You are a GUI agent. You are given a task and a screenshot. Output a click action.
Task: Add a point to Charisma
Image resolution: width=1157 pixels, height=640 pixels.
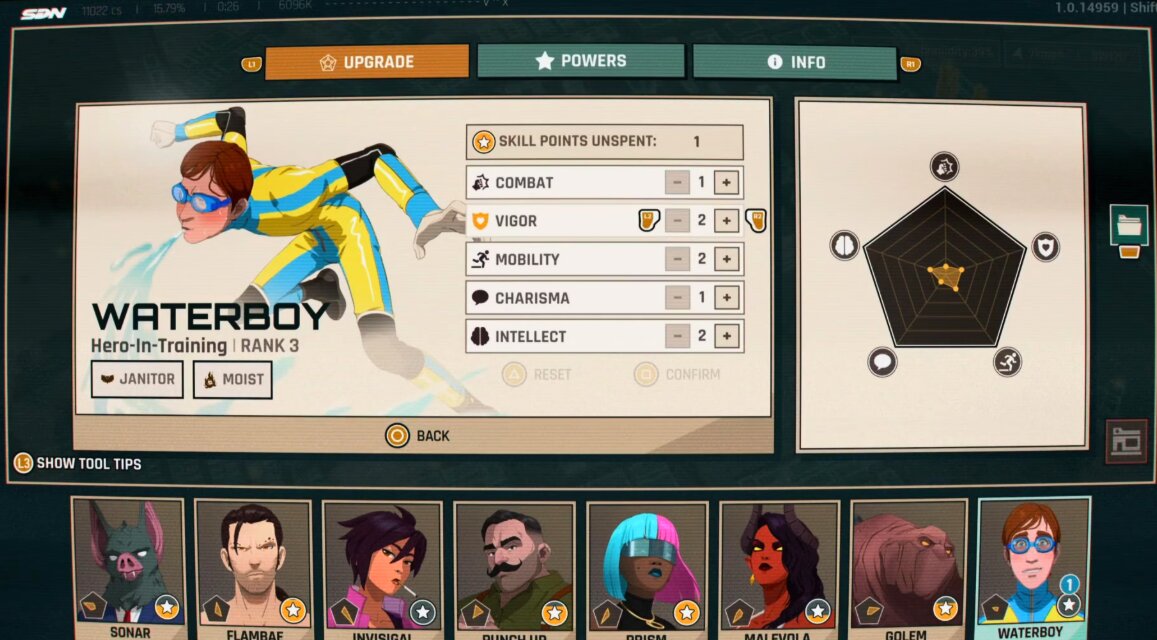[x=727, y=298]
